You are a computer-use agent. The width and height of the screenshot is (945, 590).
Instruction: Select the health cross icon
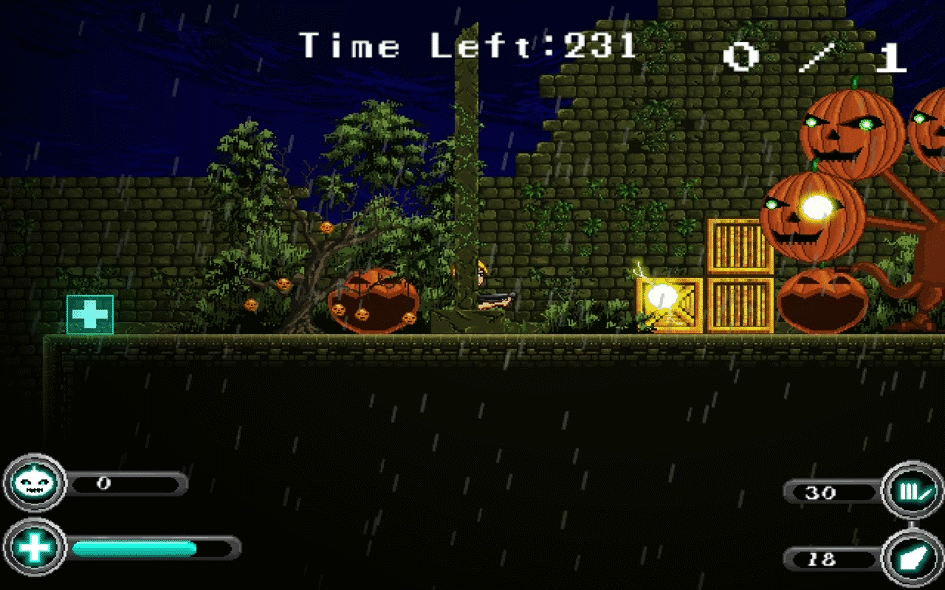point(35,548)
